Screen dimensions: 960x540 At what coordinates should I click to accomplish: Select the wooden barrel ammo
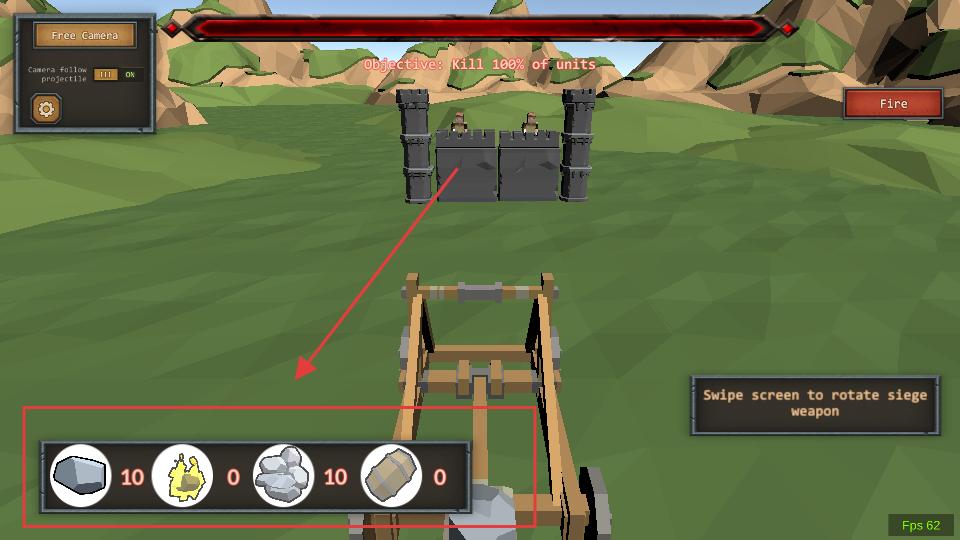coord(390,475)
